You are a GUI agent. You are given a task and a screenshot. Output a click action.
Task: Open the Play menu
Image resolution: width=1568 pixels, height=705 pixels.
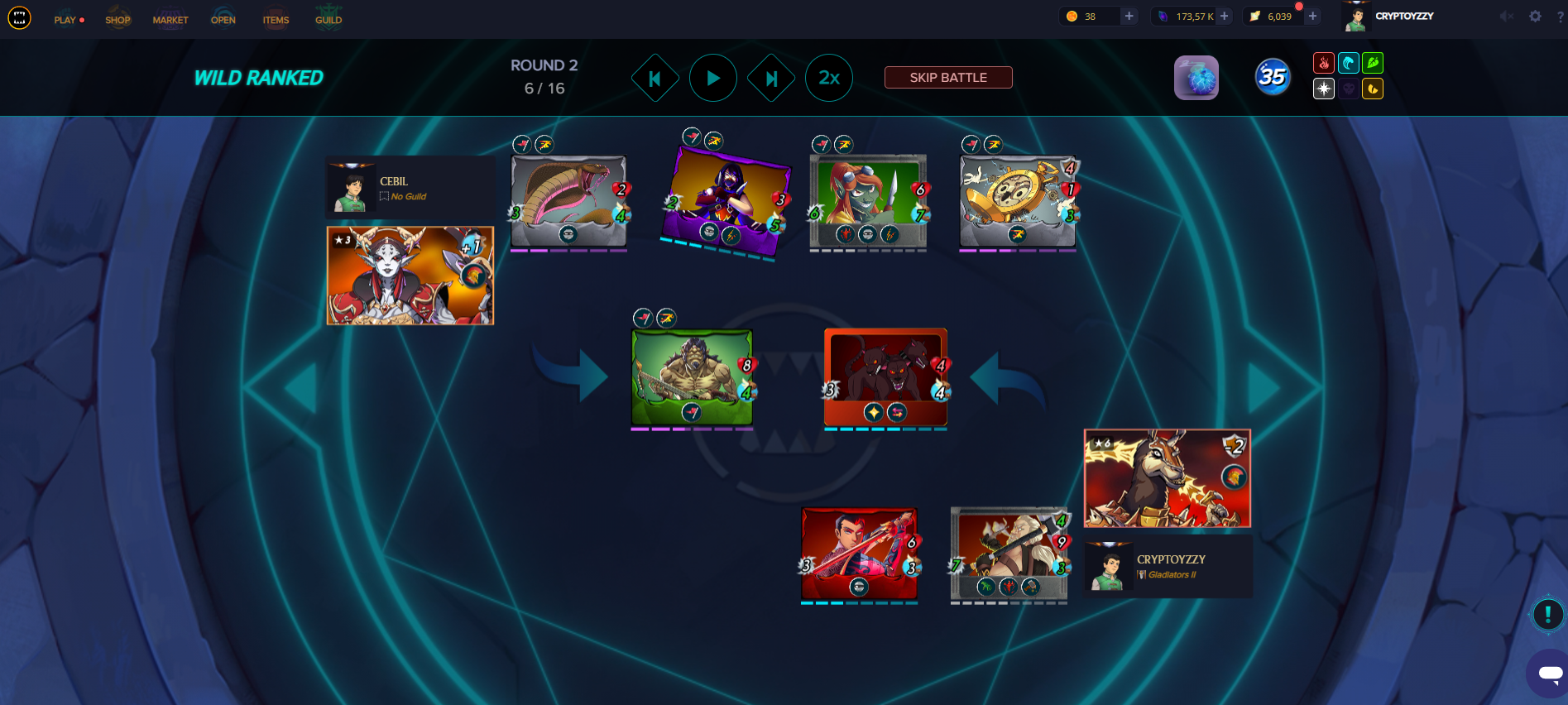tap(65, 20)
